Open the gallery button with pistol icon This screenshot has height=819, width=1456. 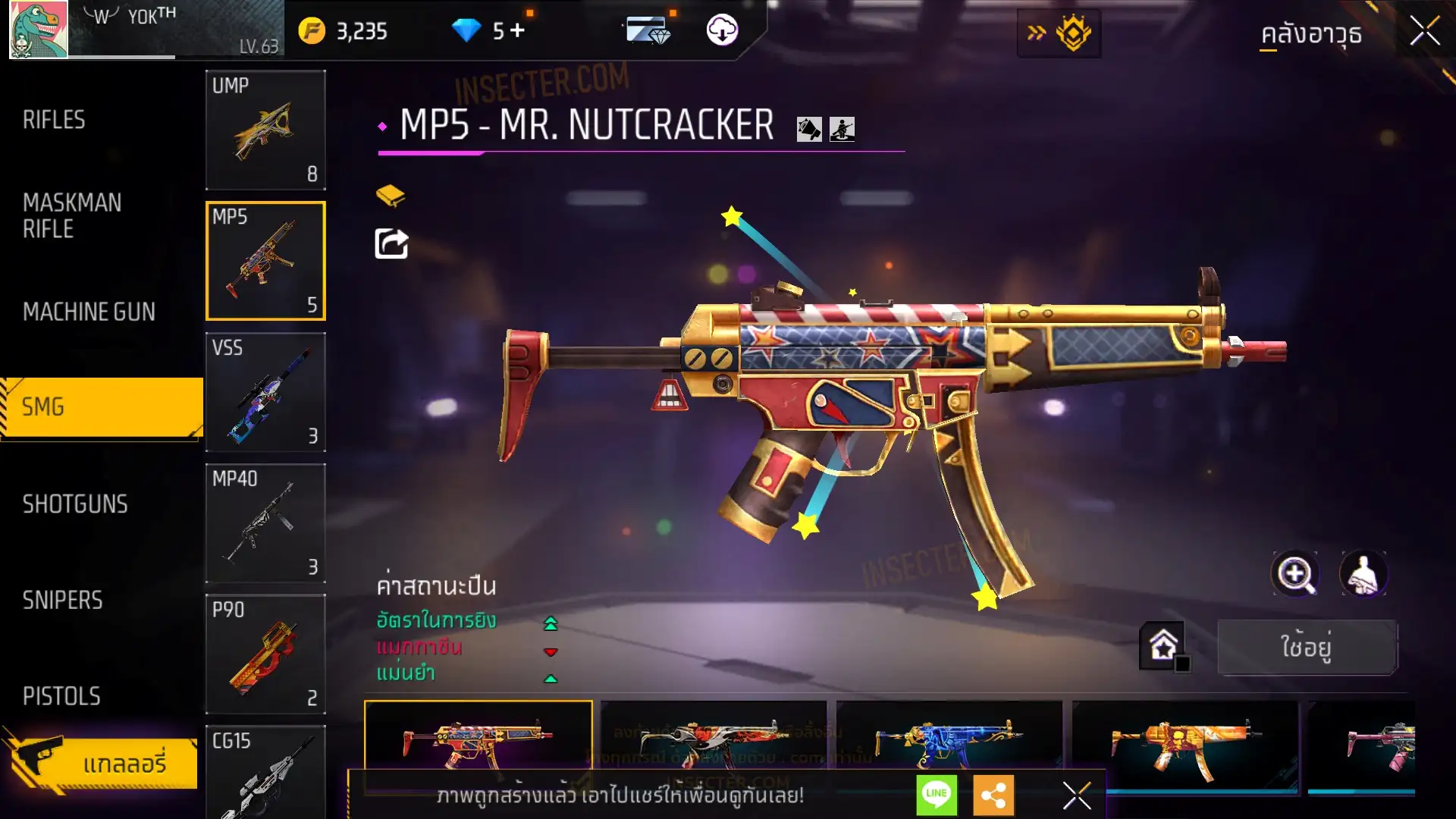[102, 762]
